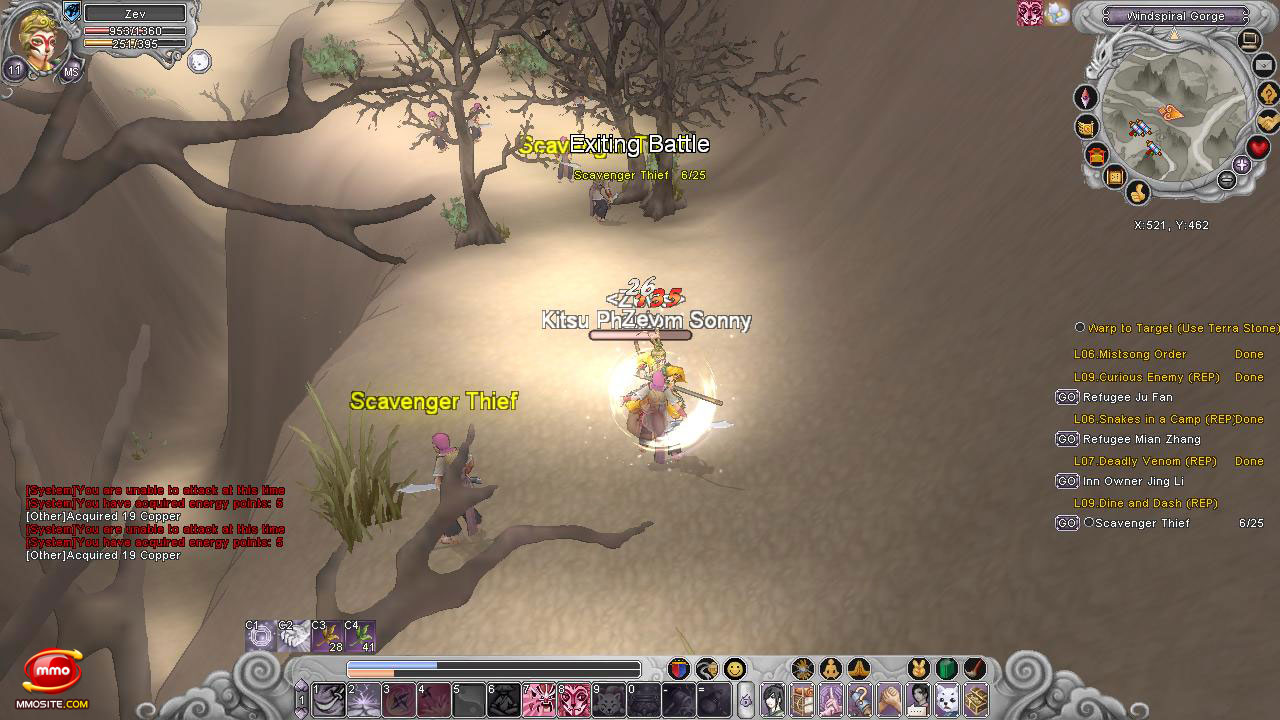This screenshot has height=720, width=1280.
Task: Select the thumbs-up icon below the minimap
Action: [x=1137, y=192]
